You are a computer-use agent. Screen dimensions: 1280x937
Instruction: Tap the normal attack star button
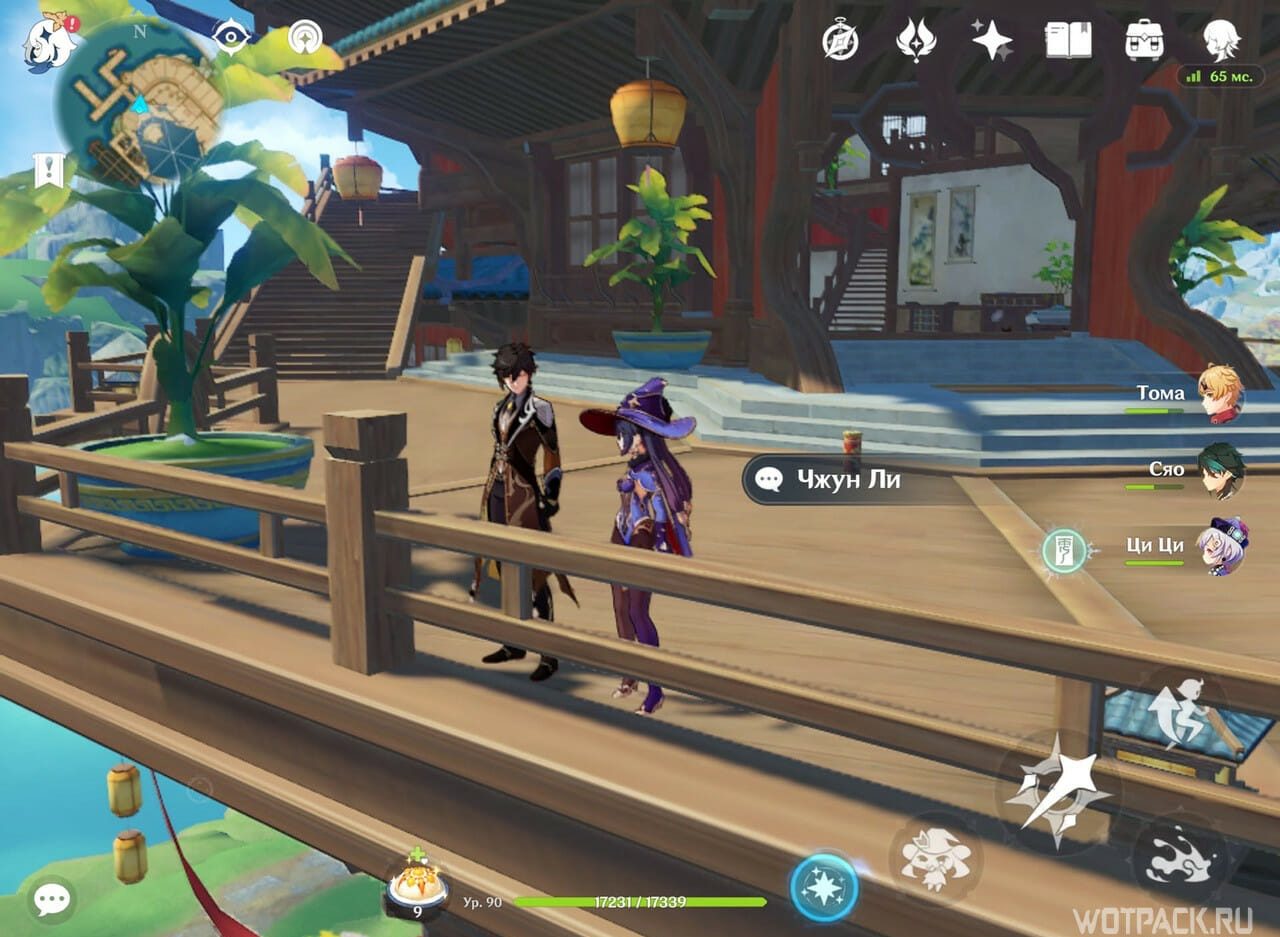click(x=1057, y=790)
